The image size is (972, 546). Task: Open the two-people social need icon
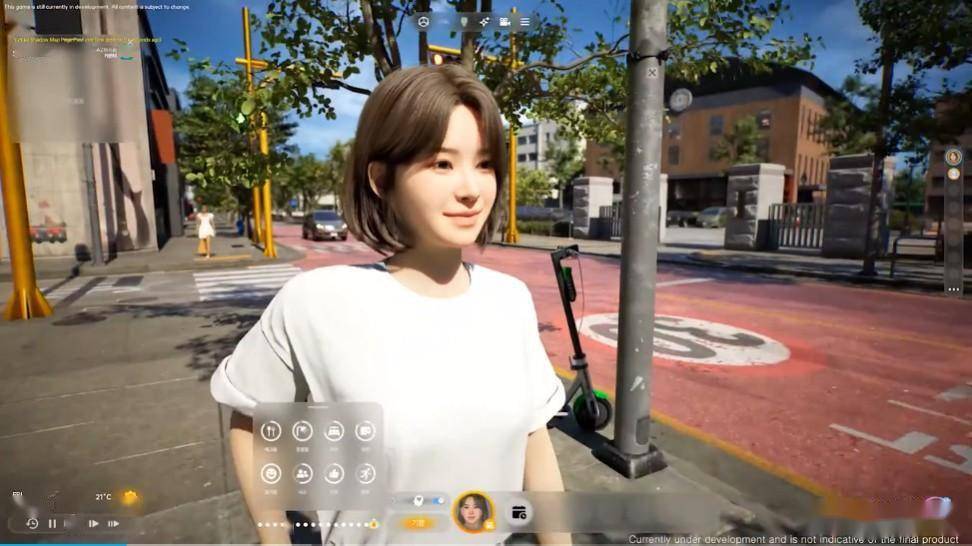click(x=302, y=473)
